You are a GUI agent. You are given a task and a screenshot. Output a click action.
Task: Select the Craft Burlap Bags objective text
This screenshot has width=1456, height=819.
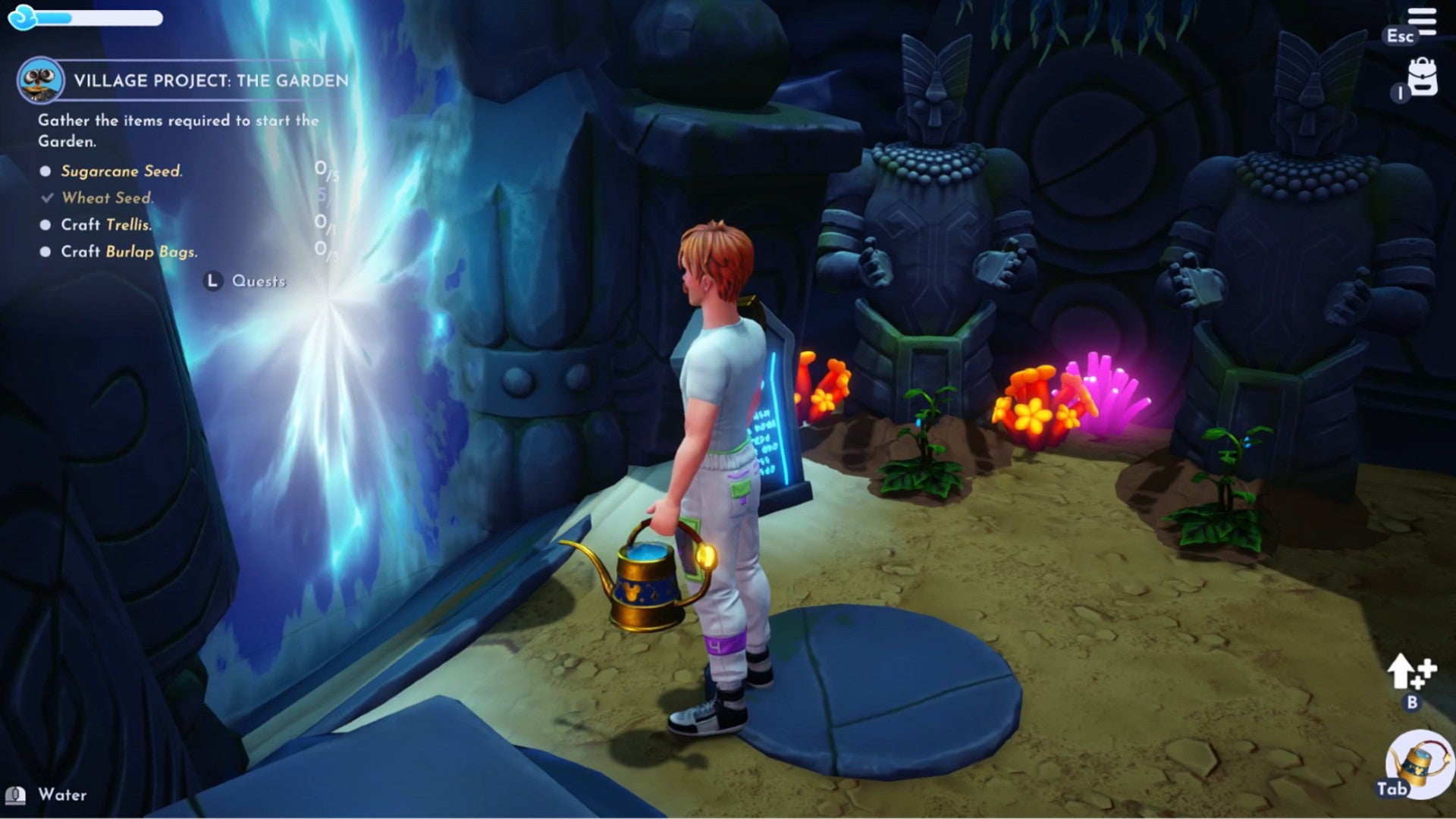pyautogui.click(x=130, y=250)
